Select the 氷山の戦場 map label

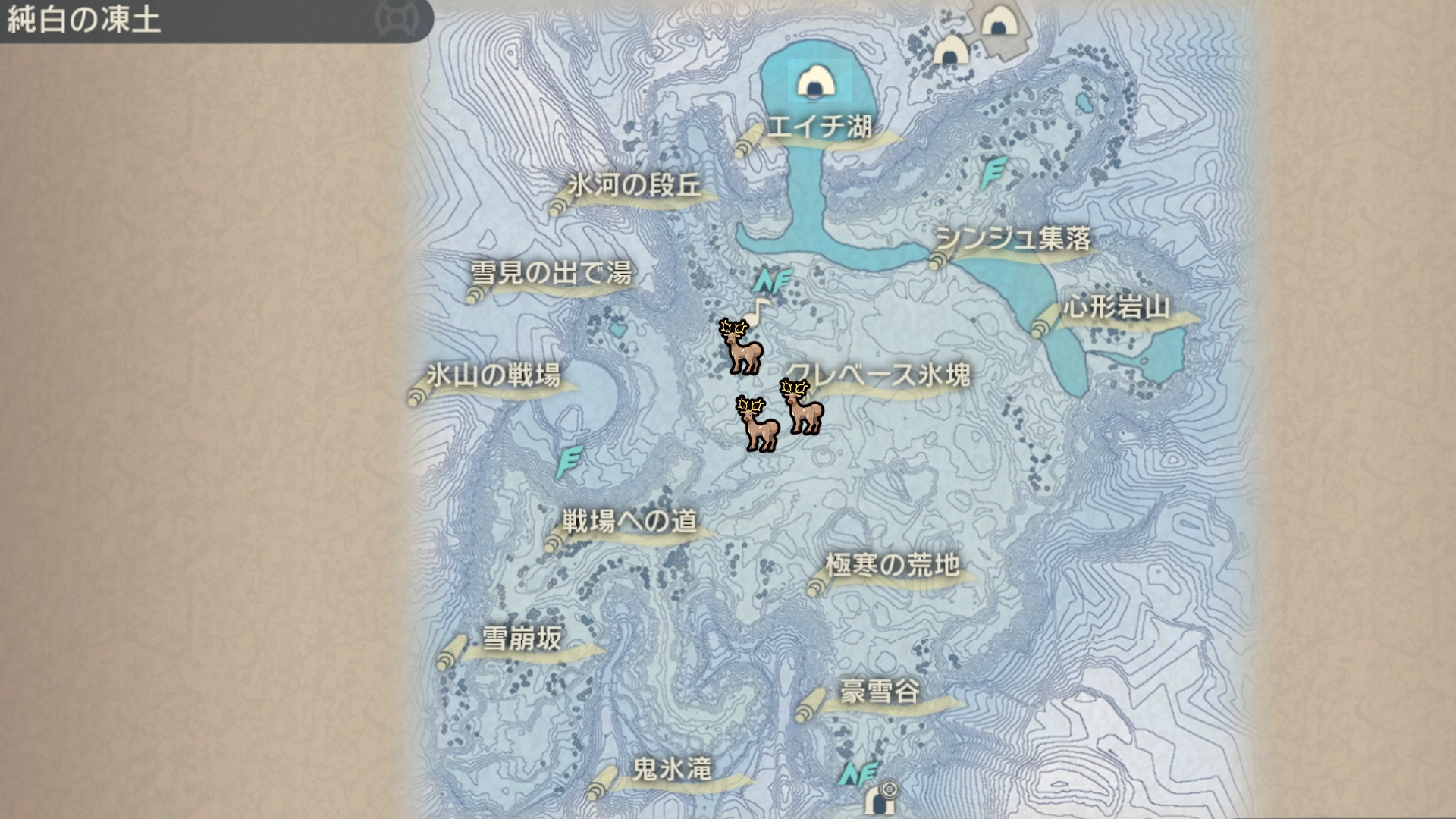pos(494,375)
